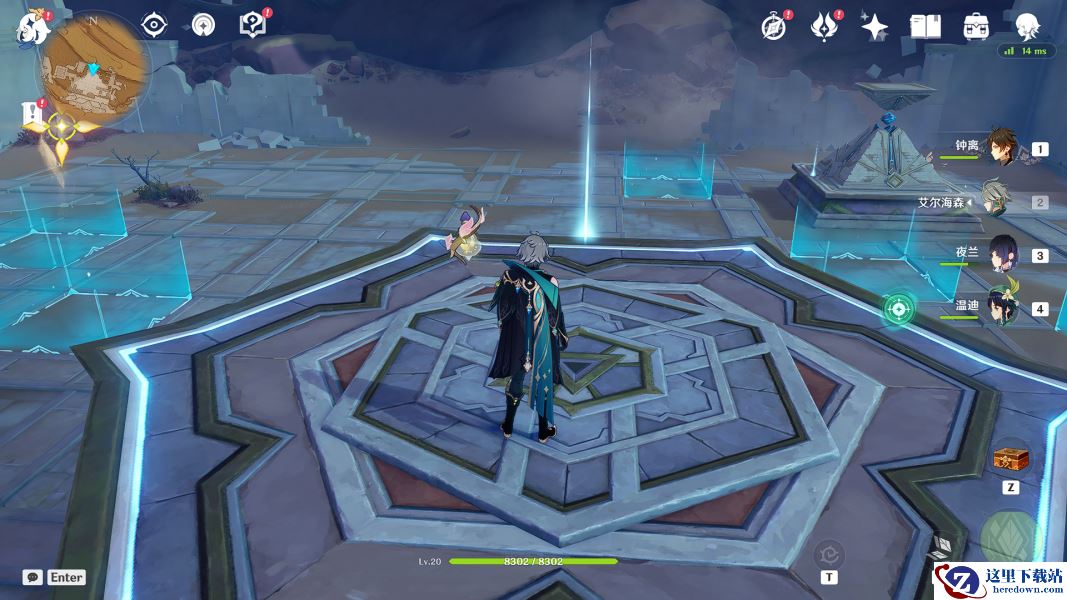Image resolution: width=1067 pixels, height=600 pixels.
Task: Open the Wish four-pointed star icon
Action: point(874,27)
